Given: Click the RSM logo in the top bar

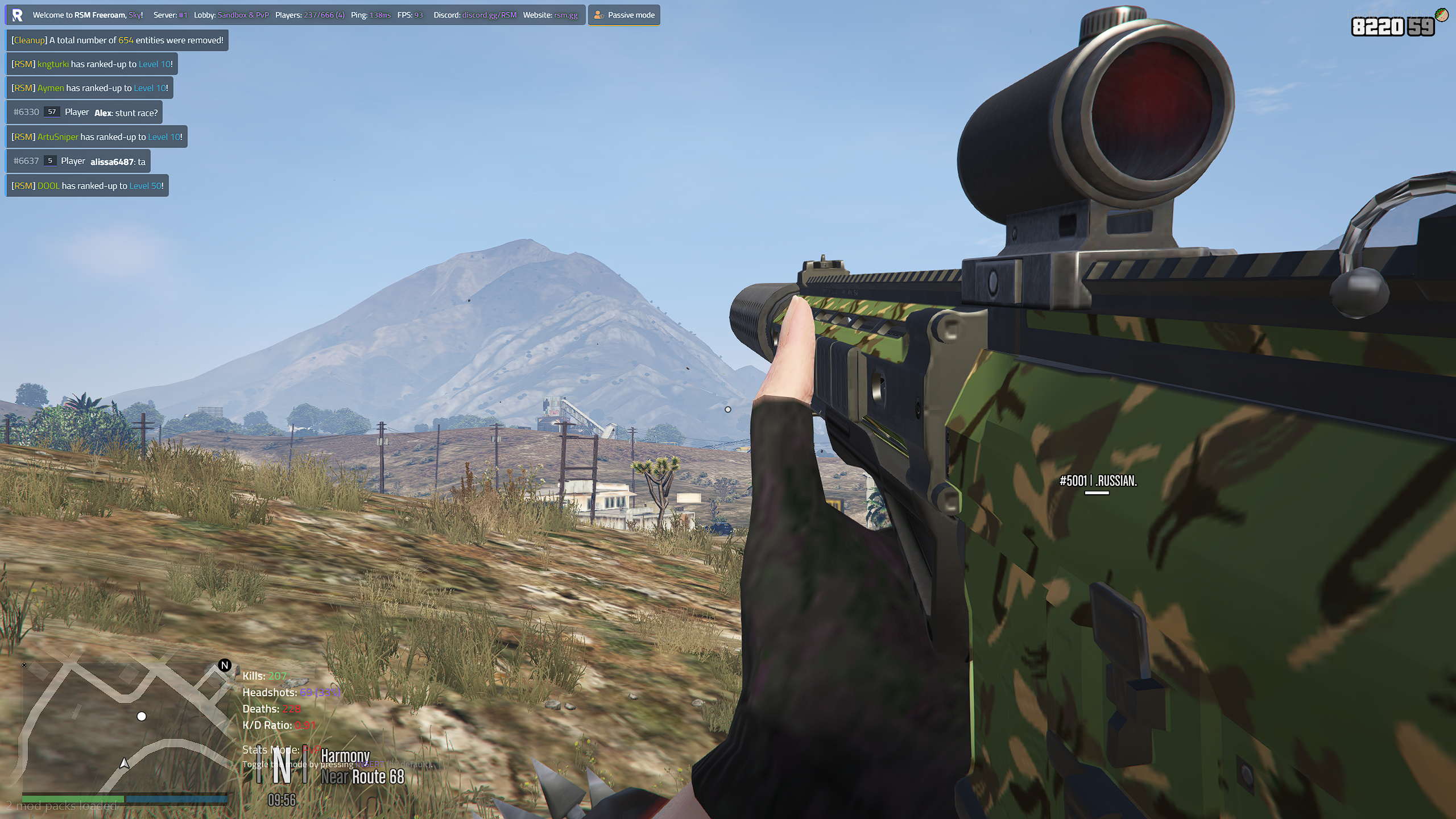Looking at the screenshot, I should click(18, 15).
